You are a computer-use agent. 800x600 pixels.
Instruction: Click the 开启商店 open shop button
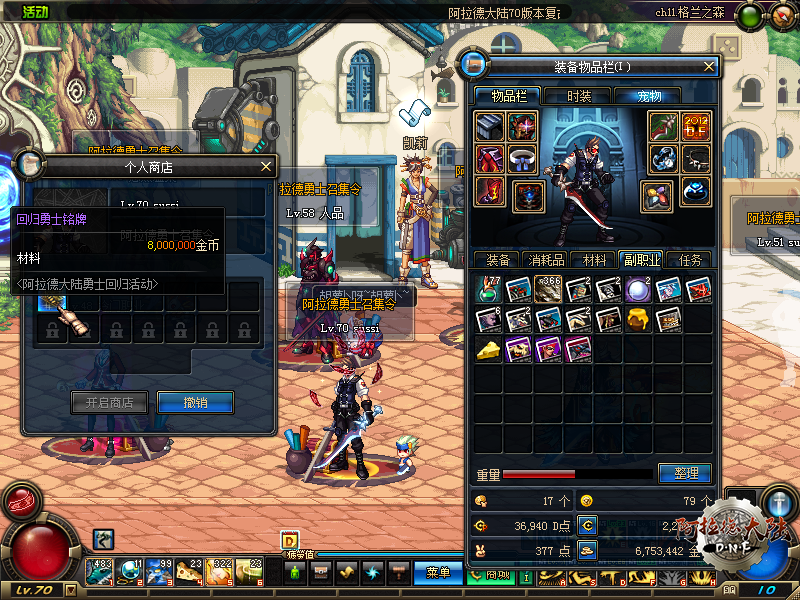(x=109, y=402)
